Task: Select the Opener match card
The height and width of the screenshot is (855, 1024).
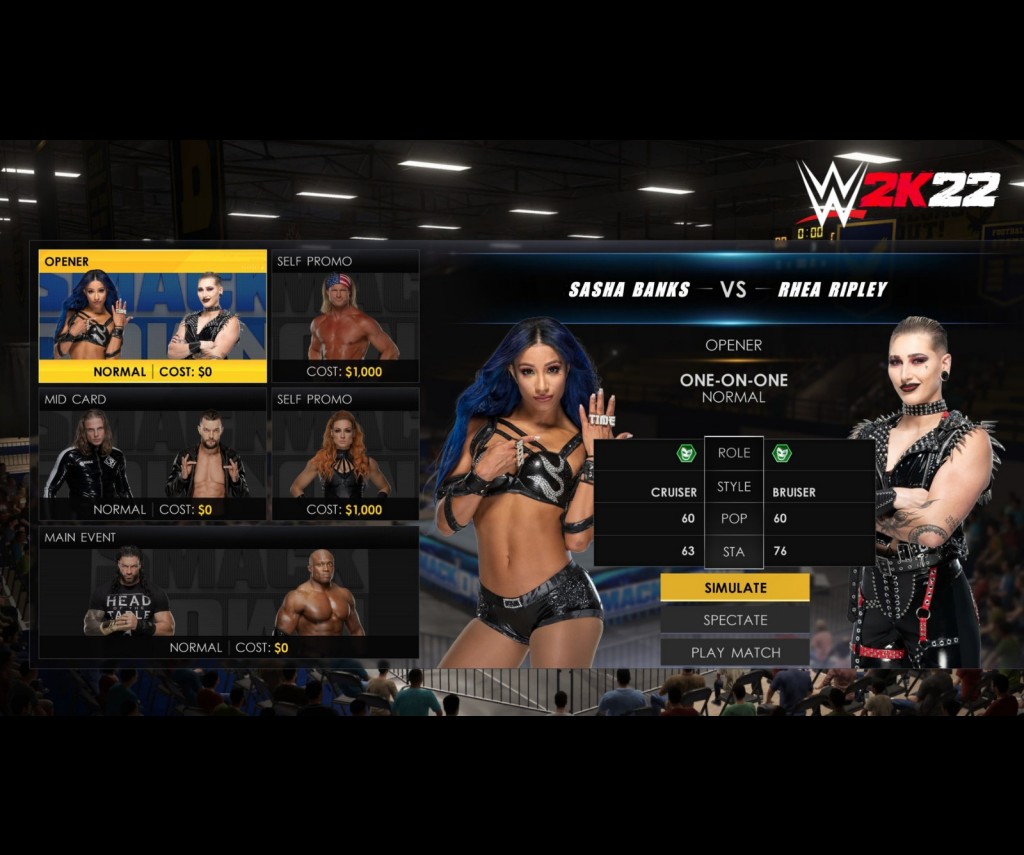Action: [153, 316]
